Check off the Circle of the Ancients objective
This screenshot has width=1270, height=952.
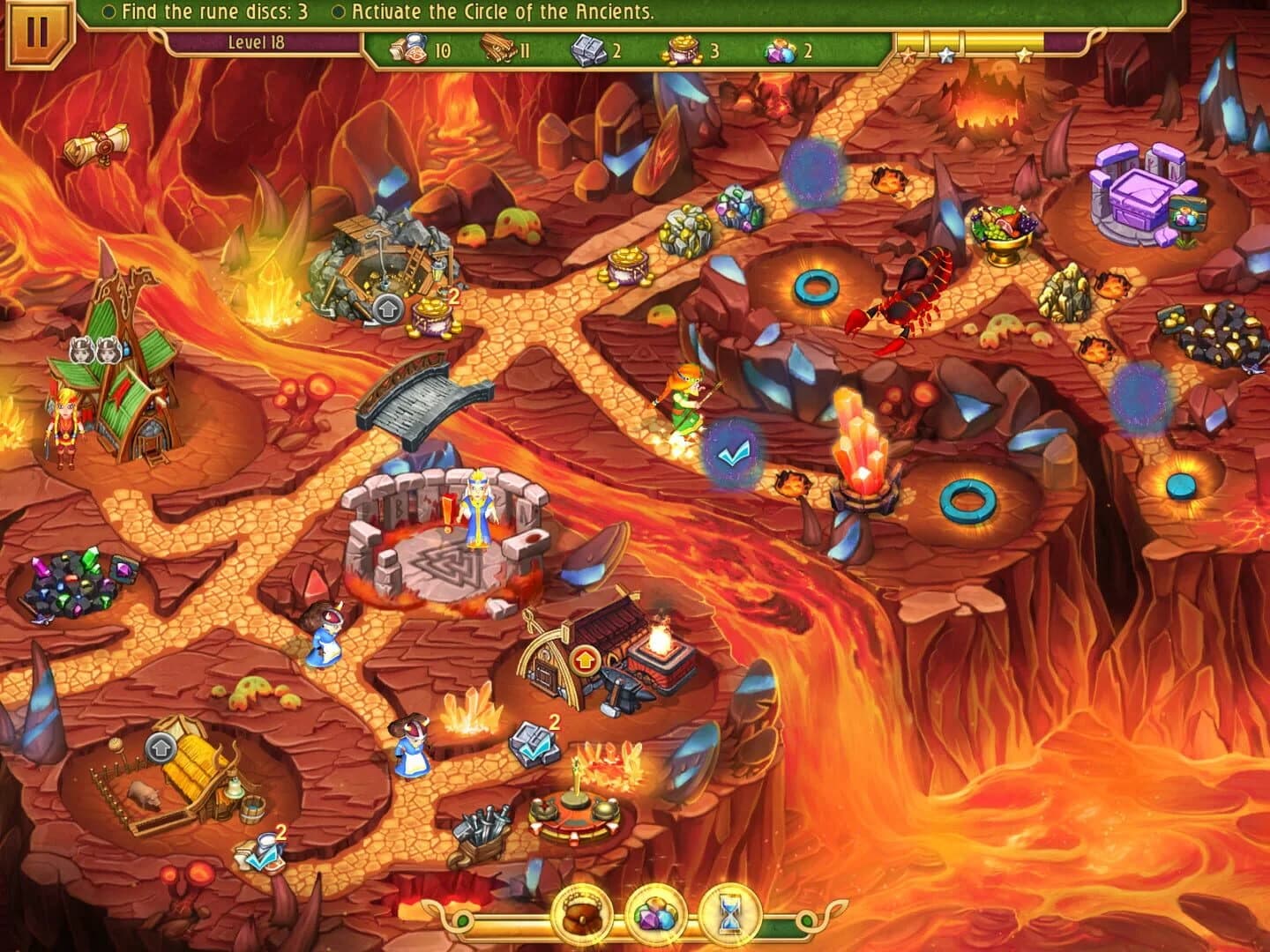[339, 11]
